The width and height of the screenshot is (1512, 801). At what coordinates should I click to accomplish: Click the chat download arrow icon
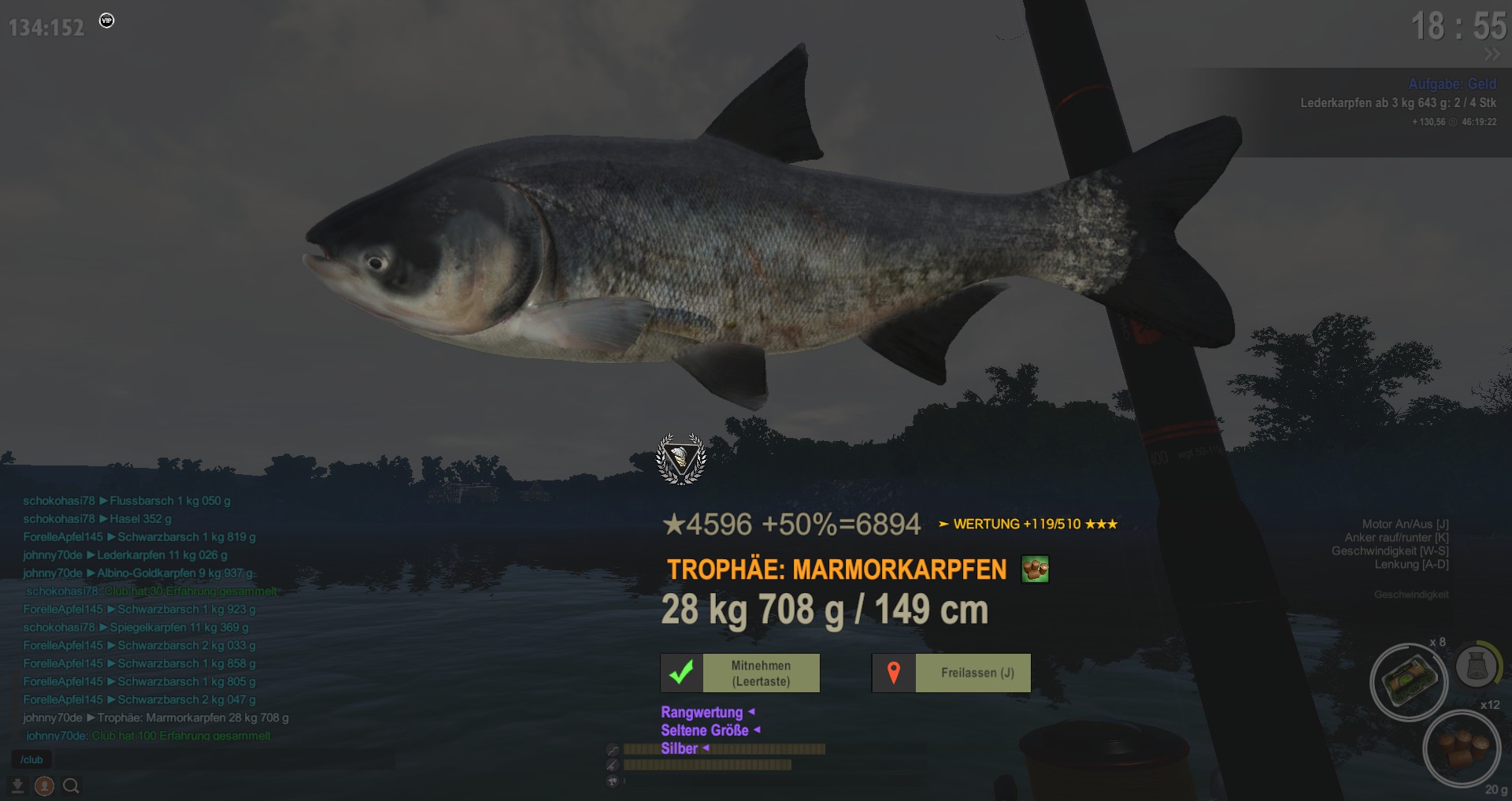tap(17, 786)
